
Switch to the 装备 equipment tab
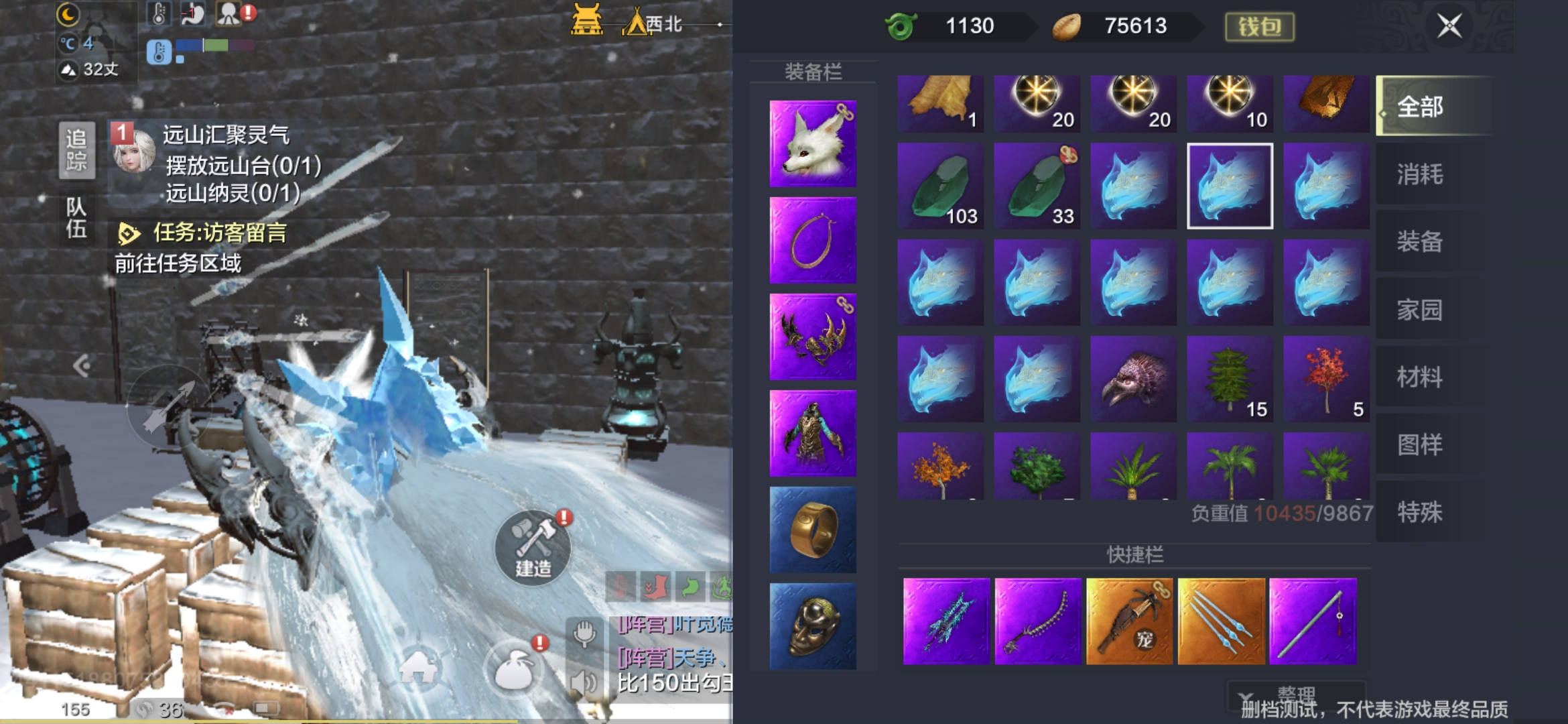(x=1419, y=241)
